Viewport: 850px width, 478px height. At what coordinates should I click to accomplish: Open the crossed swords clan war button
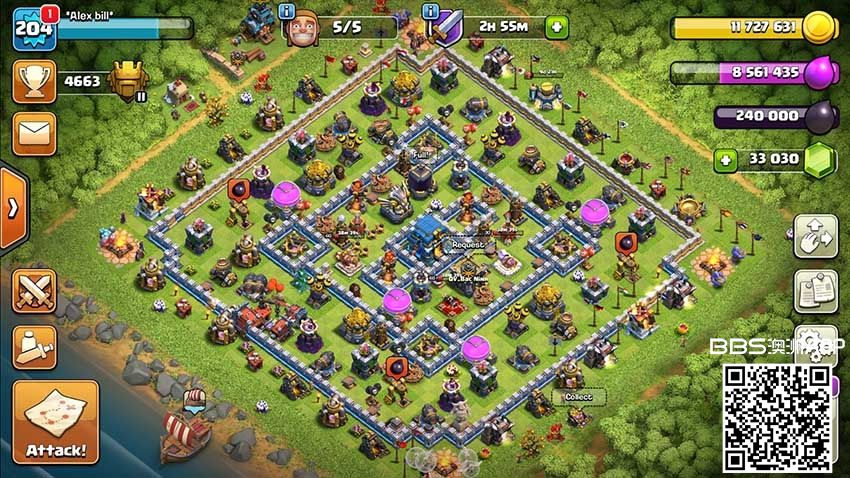point(33,291)
